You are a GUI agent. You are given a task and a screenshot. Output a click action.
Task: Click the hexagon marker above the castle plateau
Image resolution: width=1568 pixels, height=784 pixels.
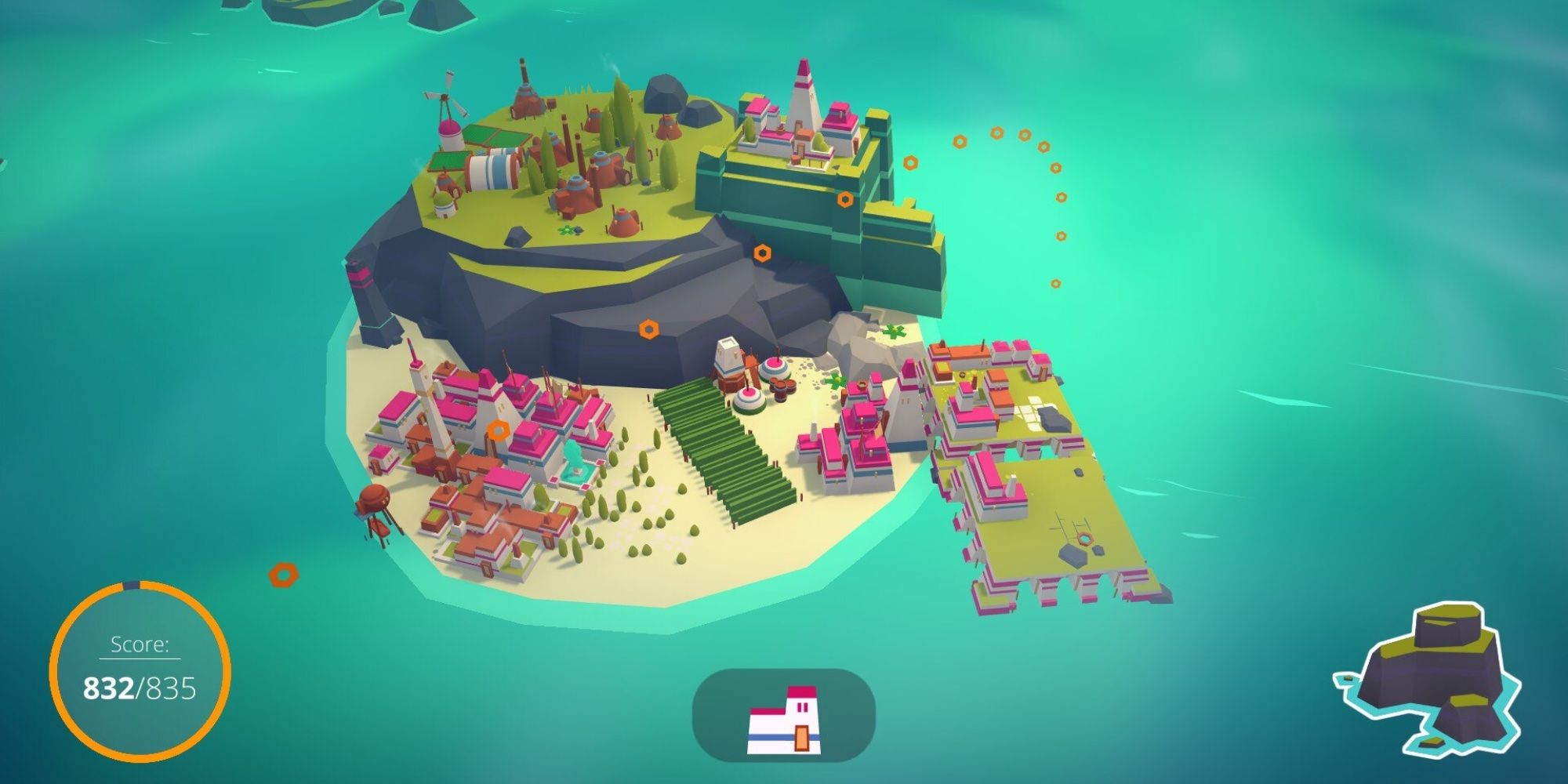[910, 162]
